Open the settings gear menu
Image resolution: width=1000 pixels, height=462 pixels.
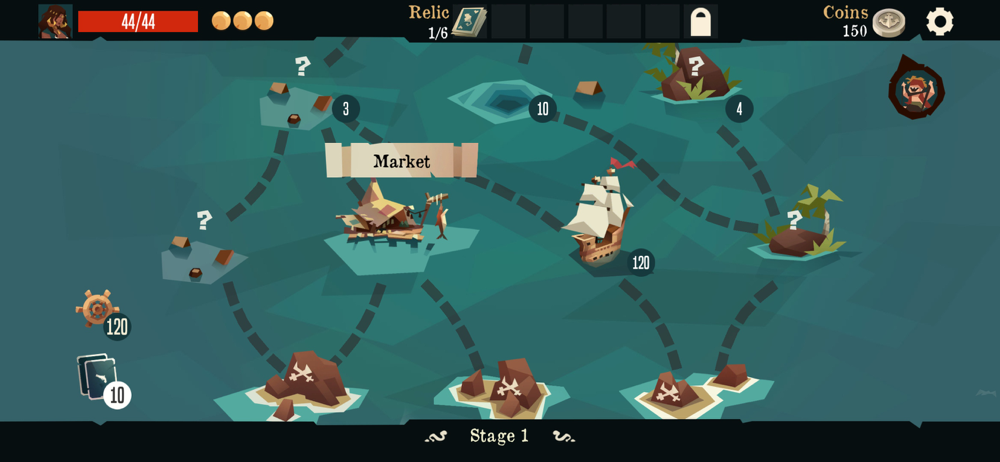pos(939,21)
